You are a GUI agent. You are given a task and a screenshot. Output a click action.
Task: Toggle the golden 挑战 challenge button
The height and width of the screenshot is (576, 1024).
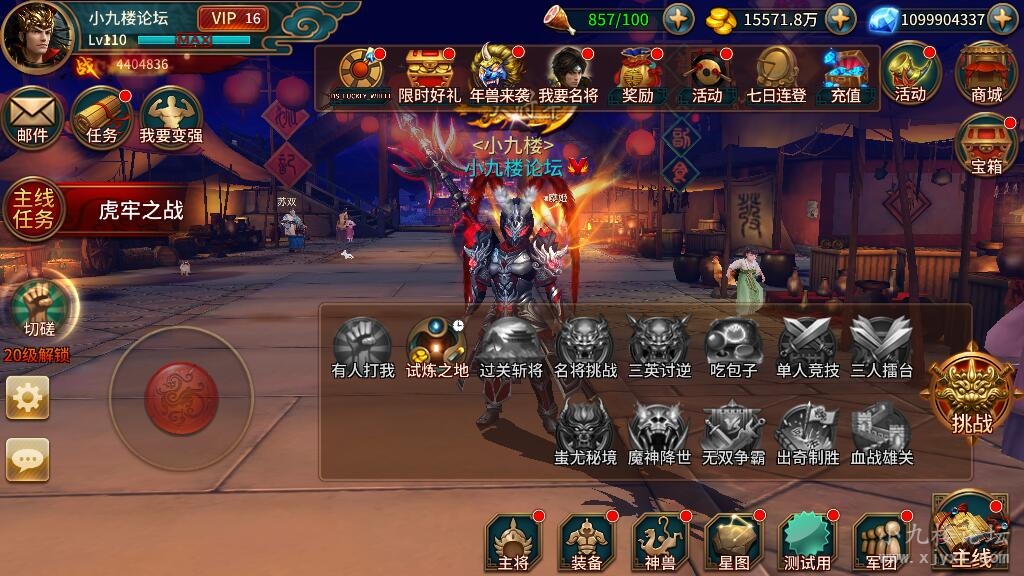pos(971,397)
